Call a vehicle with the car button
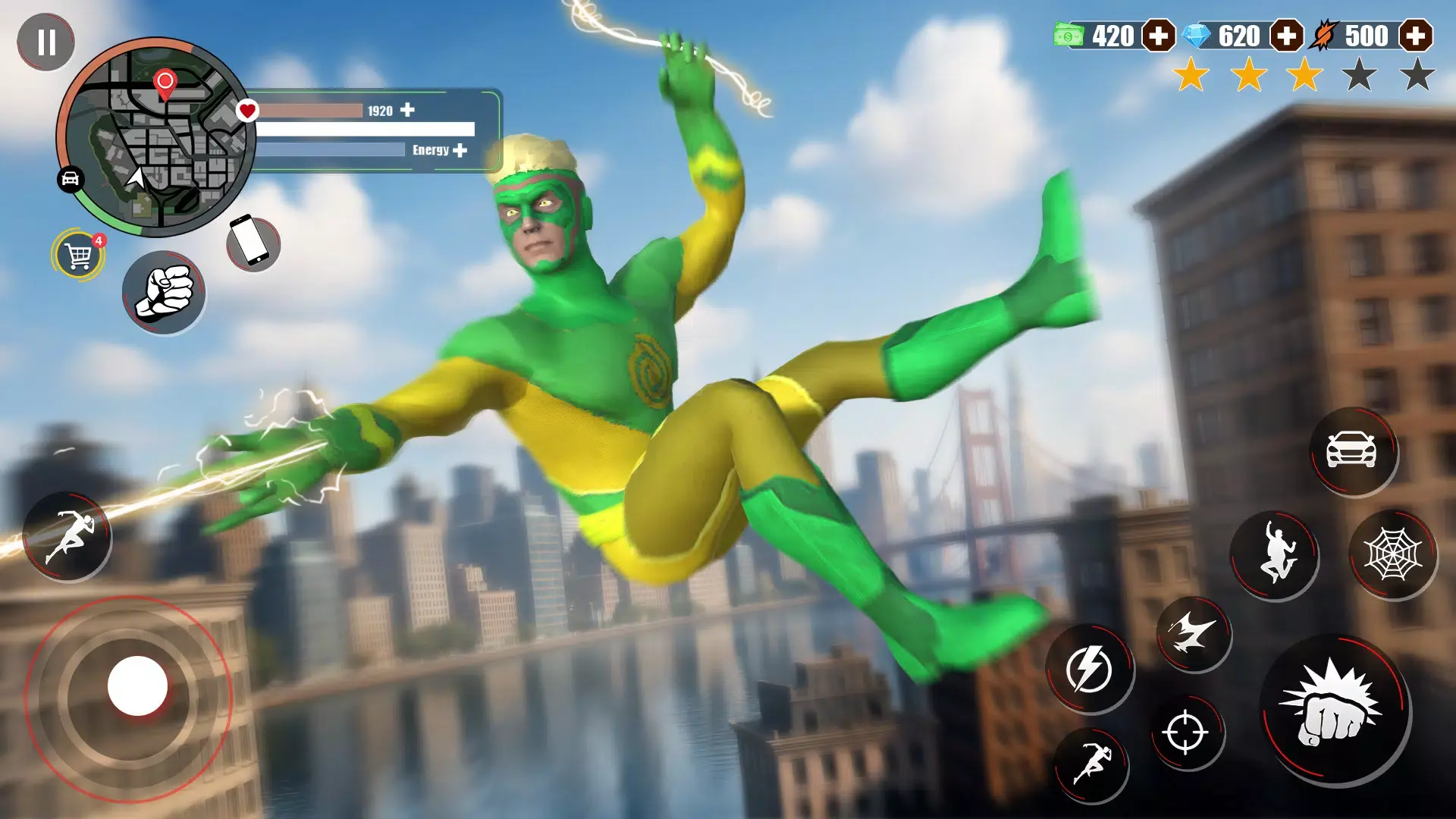The image size is (1456, 819). (1351, 450)
